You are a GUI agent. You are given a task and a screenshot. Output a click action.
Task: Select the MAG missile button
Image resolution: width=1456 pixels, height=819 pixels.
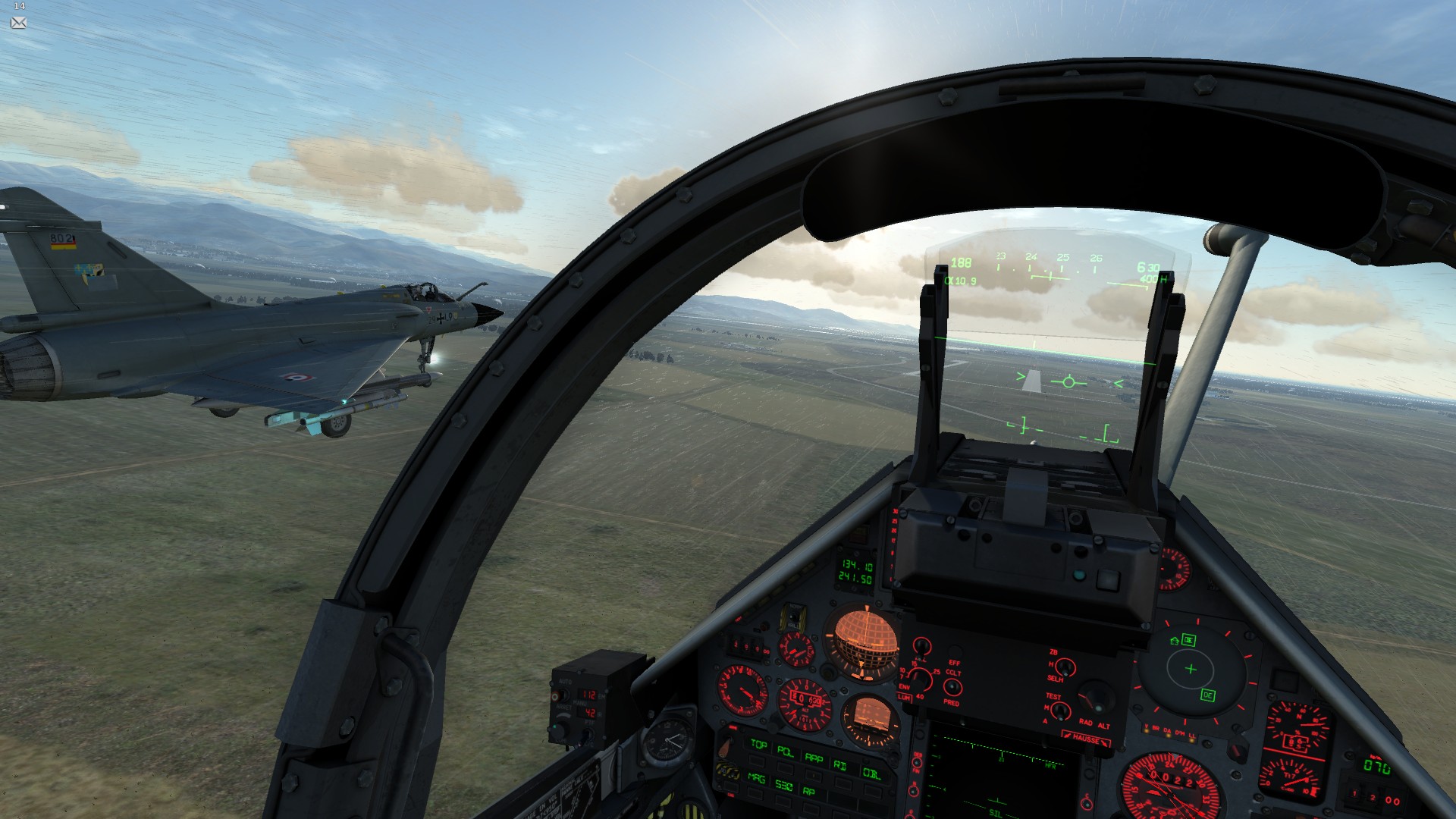(756, 777)
